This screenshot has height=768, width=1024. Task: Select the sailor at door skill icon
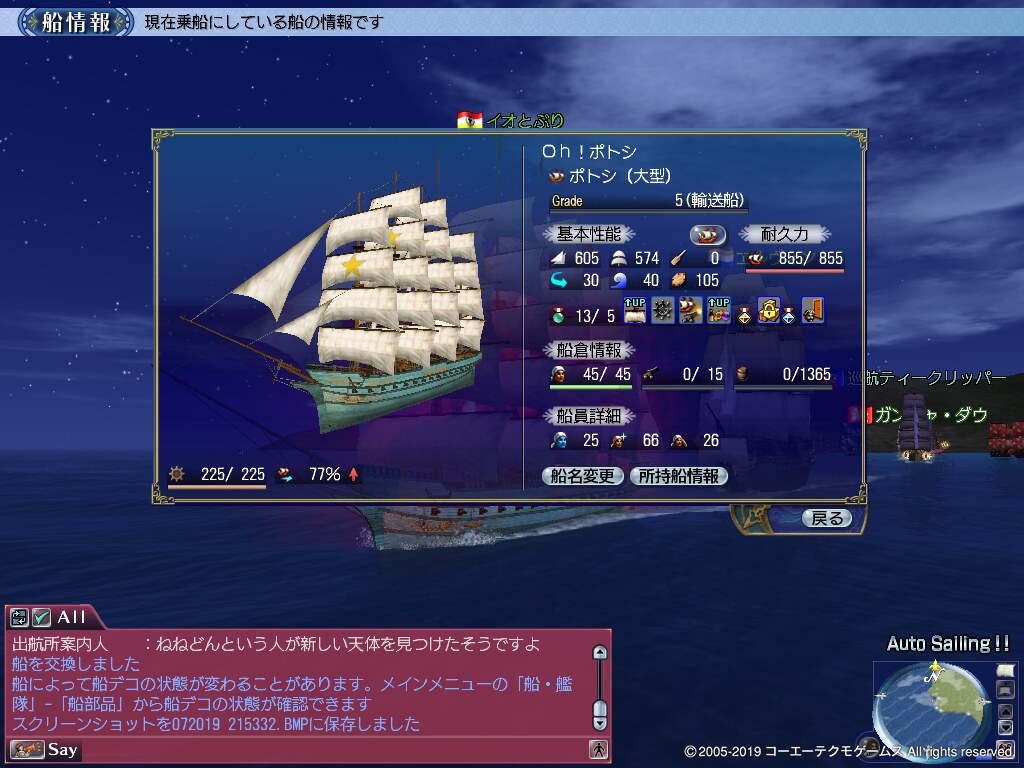click(x=812, y=311)
